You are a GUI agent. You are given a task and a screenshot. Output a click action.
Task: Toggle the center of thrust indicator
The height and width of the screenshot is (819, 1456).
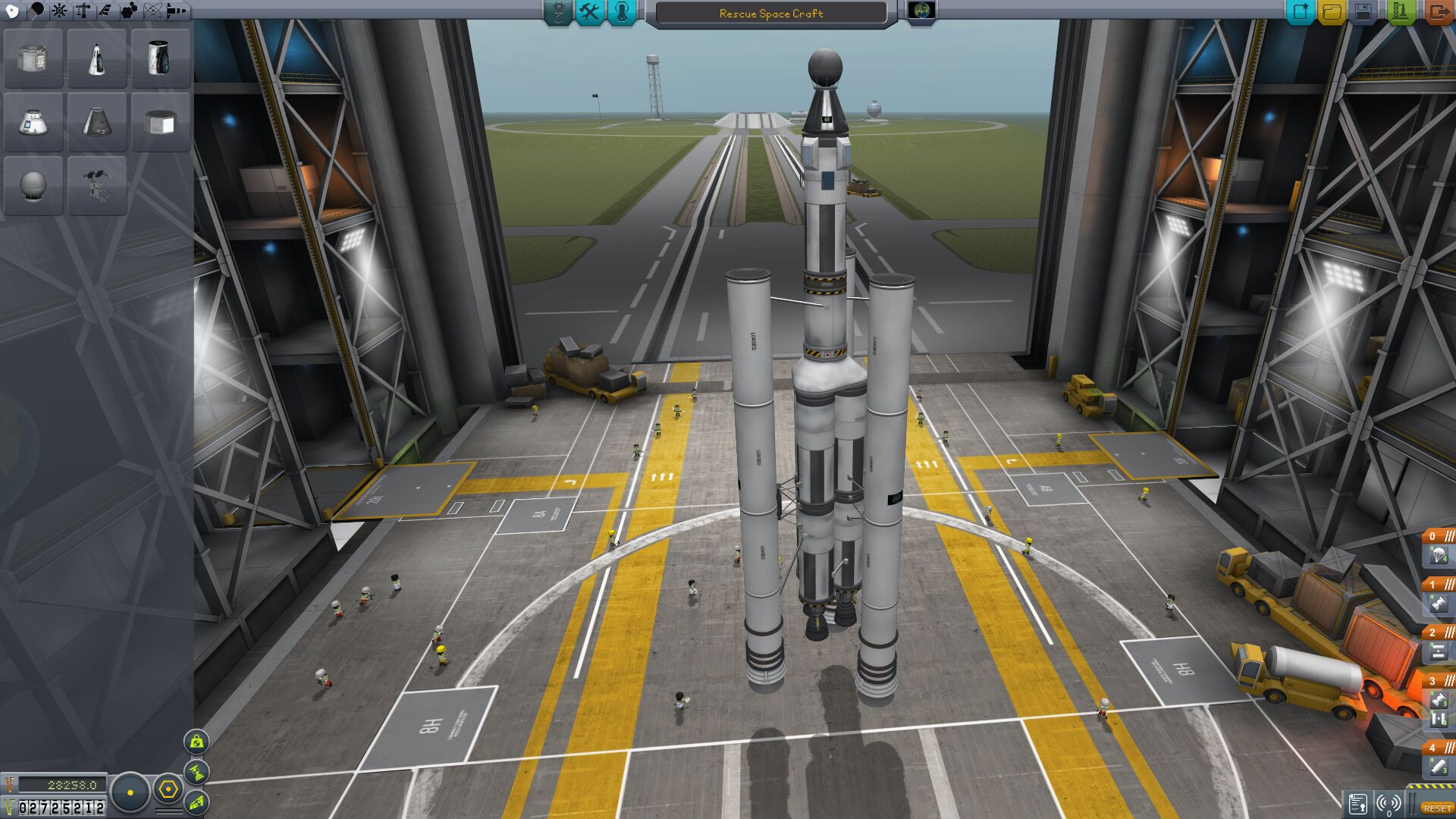pos(196,772)
